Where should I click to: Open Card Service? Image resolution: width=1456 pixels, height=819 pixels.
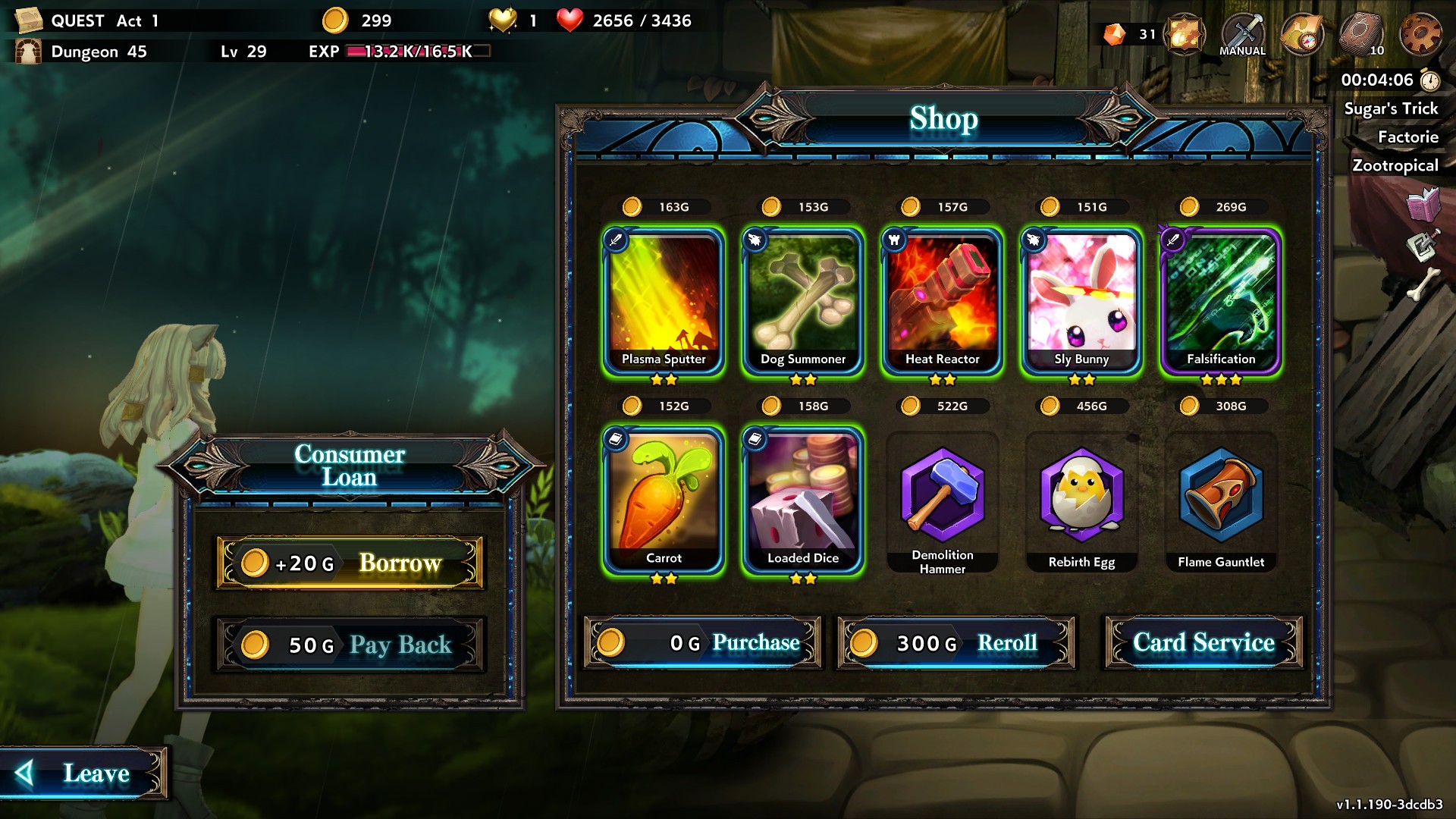[1203, 643]
